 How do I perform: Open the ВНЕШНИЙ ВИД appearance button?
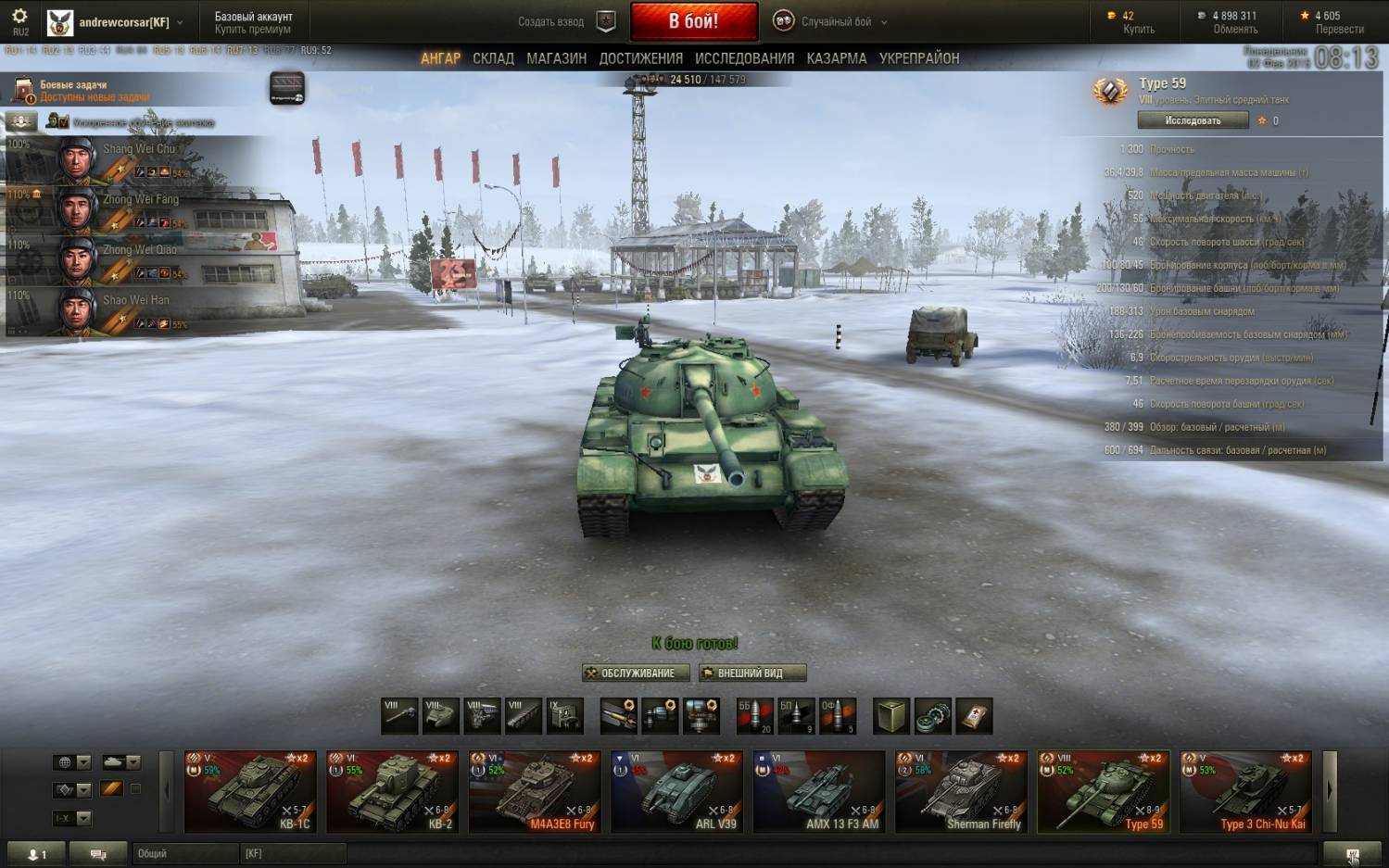pyautogui.click(x=751, y=673)
